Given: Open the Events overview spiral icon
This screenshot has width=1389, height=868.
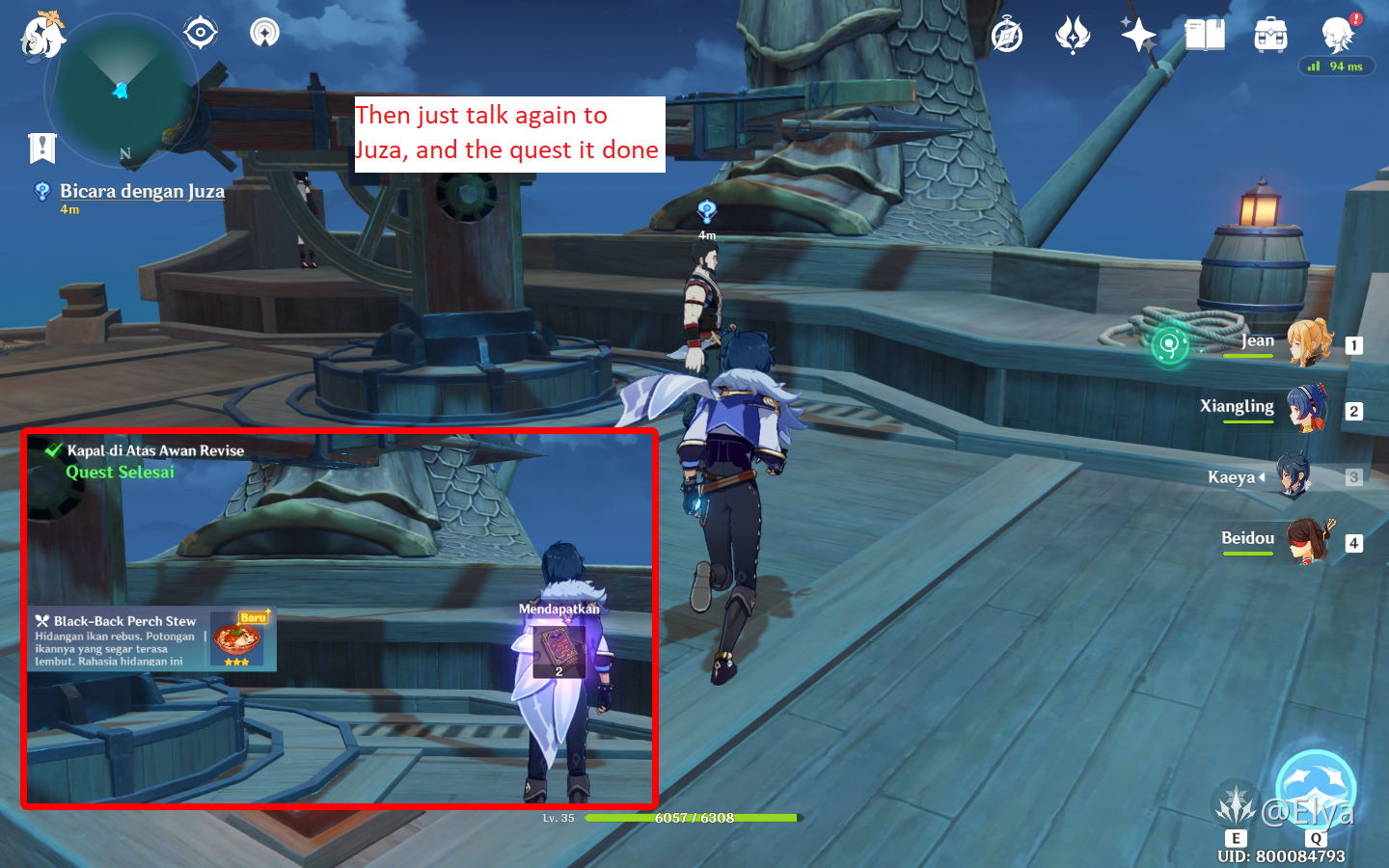Looking at the screenshot, I should coord(1005,32).
